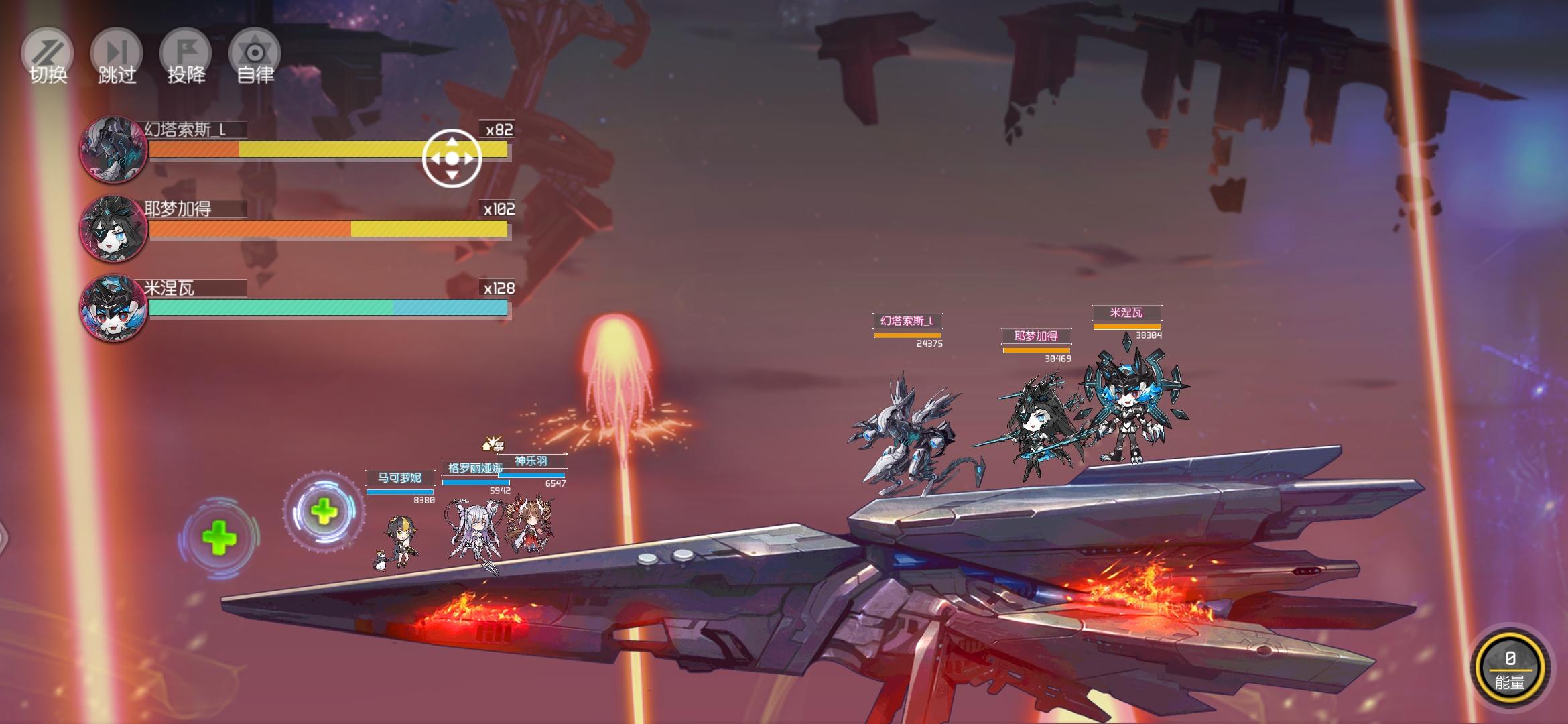The width and height of the screenshot is (1568, 724).
Task: Surrender using the 投降 flag button
Action: [186, 57]
